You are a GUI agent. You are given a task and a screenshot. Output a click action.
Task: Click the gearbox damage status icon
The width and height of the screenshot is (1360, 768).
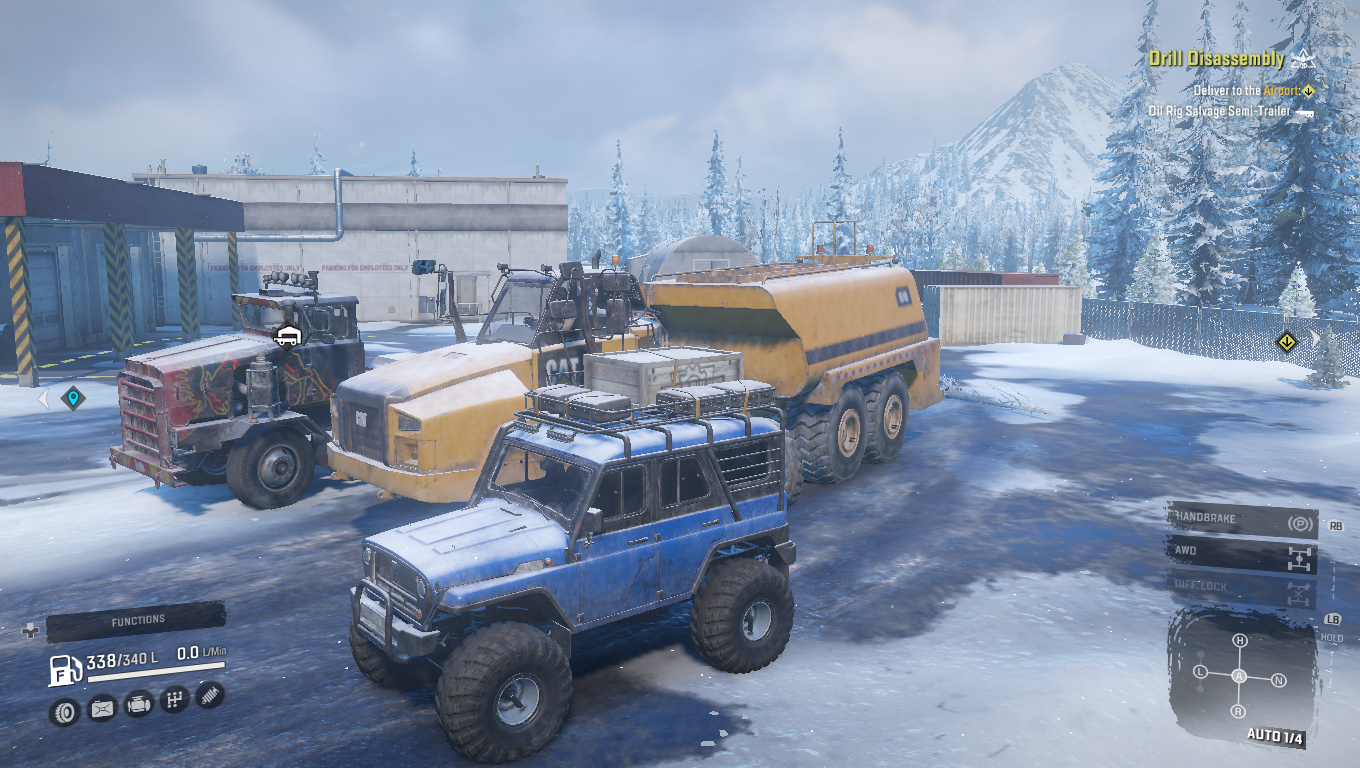click(x=174, y=700)
